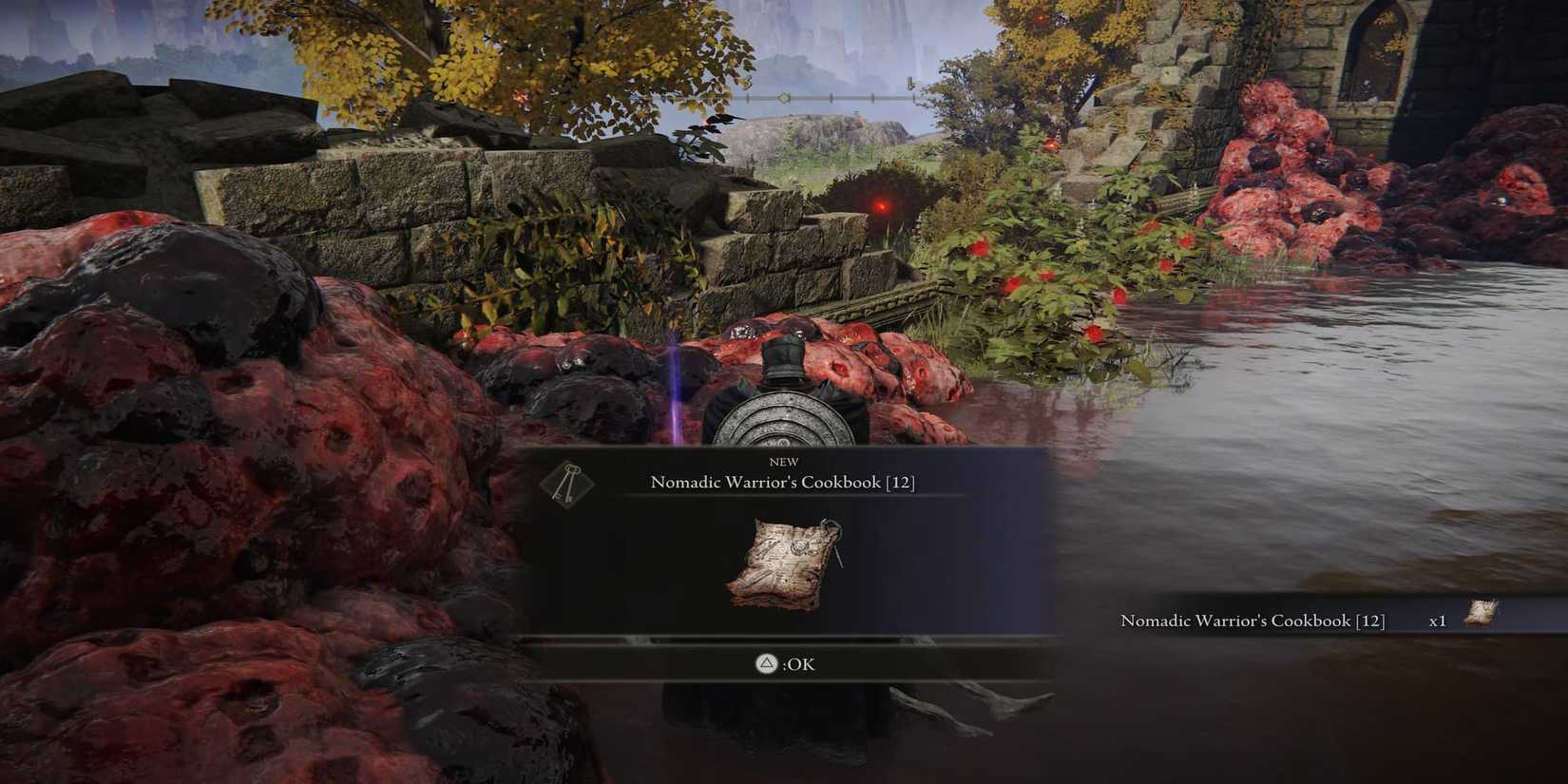
Task: Expand the item pickup dialog header
Action: tap(779, 473)
